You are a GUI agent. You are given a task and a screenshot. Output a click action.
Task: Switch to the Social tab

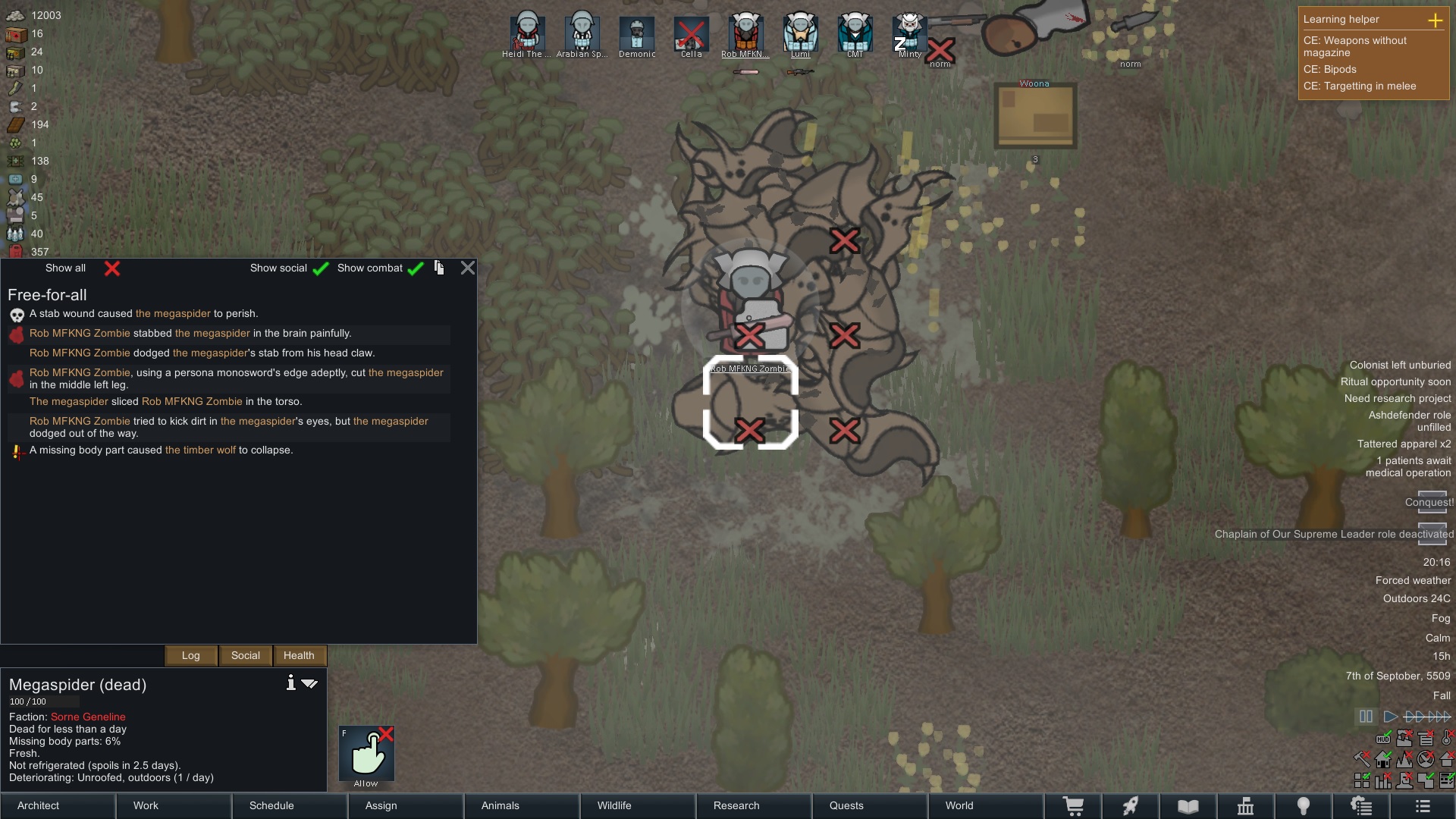pyautogui.click(x=246, y=655)
